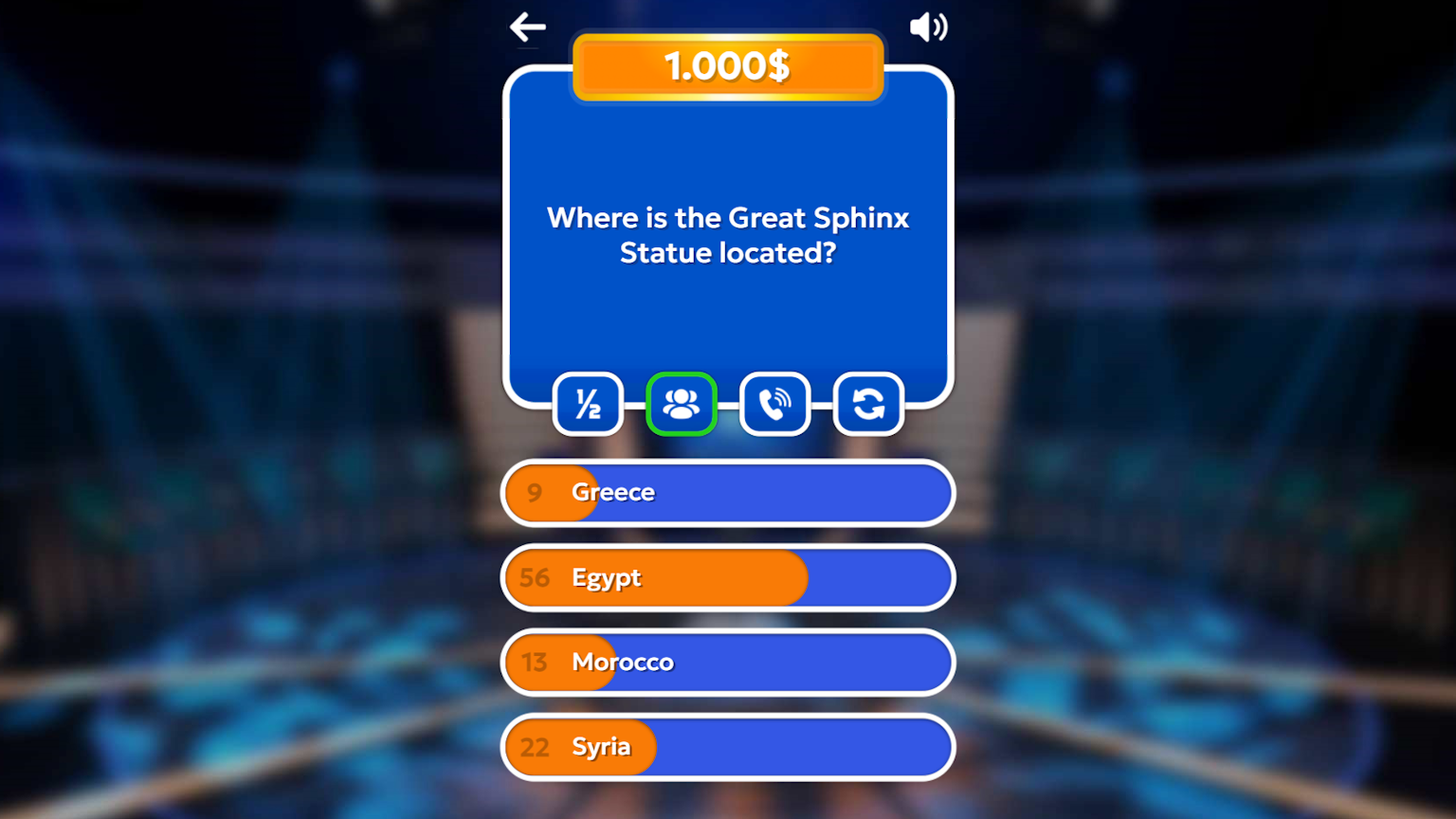Click Egypt's orange poll percentage bar
The height and width of the screenshot is (819, 1456).
pos(664,578)
